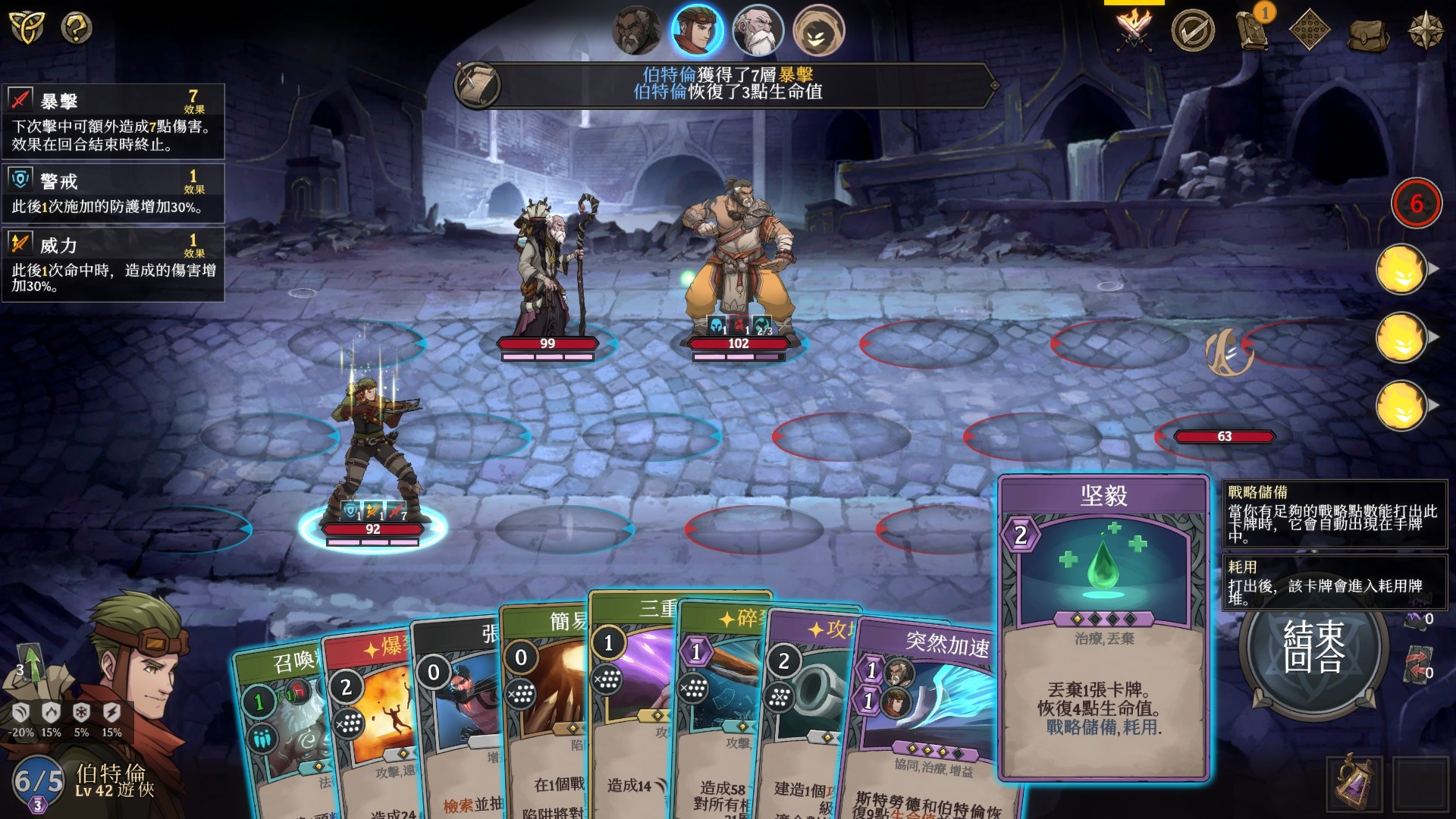Select the hooded shadow figure portrait

(818, 30)
